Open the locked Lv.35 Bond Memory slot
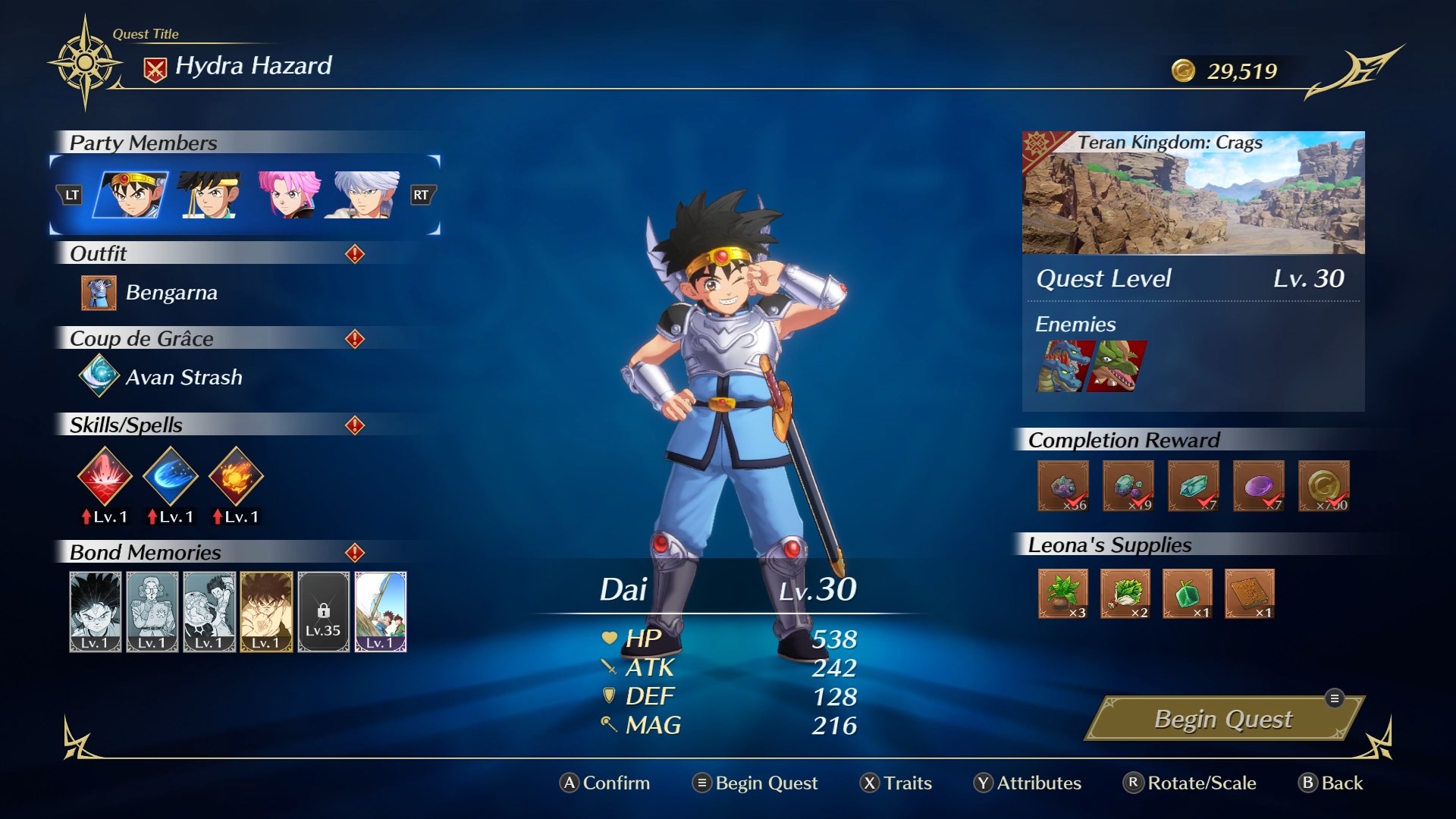Image resolution: width=1456 pixels, height=819 pixels. tap(324, 612)
